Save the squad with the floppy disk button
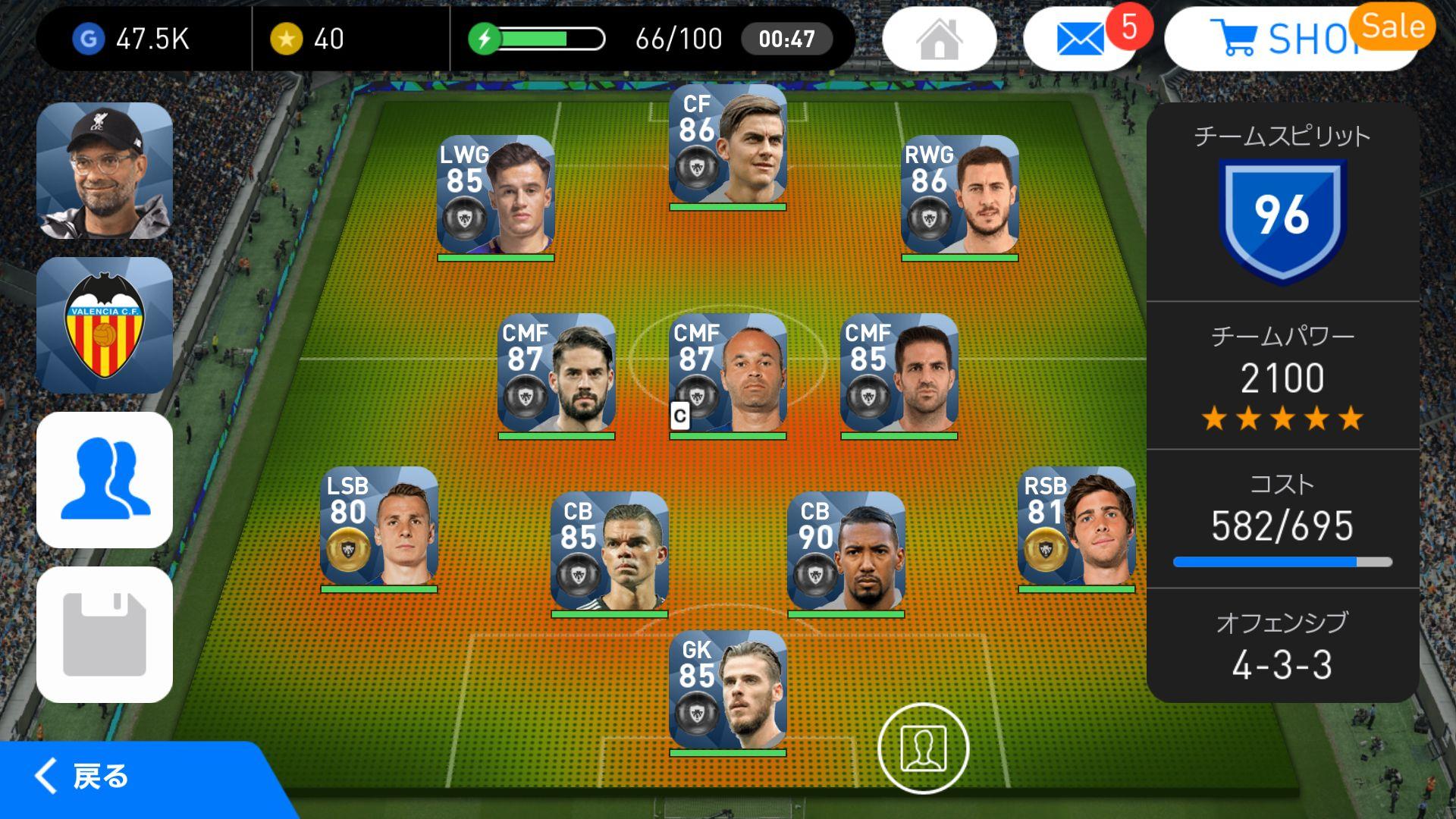 click(x=105, y=635)
